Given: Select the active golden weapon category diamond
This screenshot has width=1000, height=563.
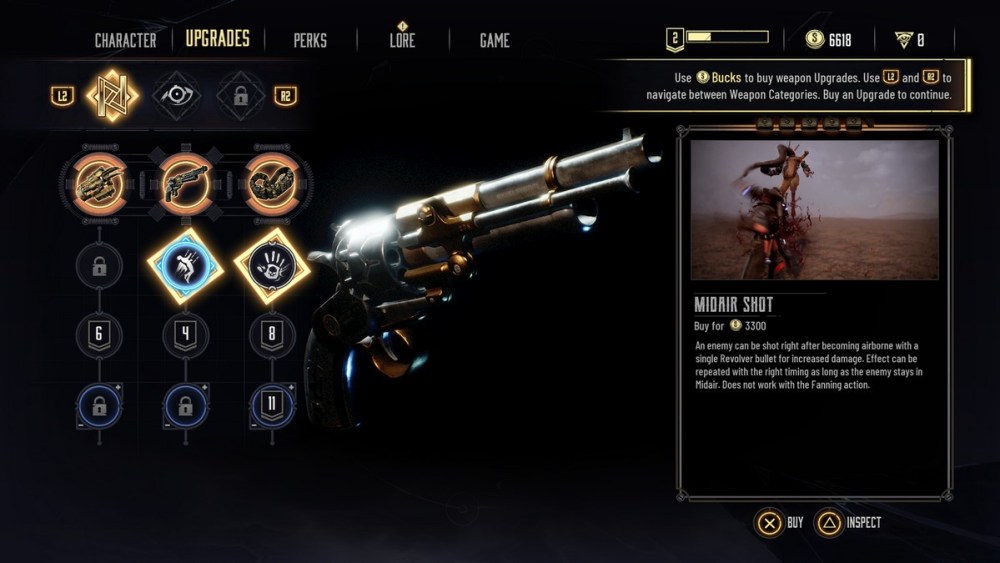Looking at the screenshot, I should tap(112, 96).
